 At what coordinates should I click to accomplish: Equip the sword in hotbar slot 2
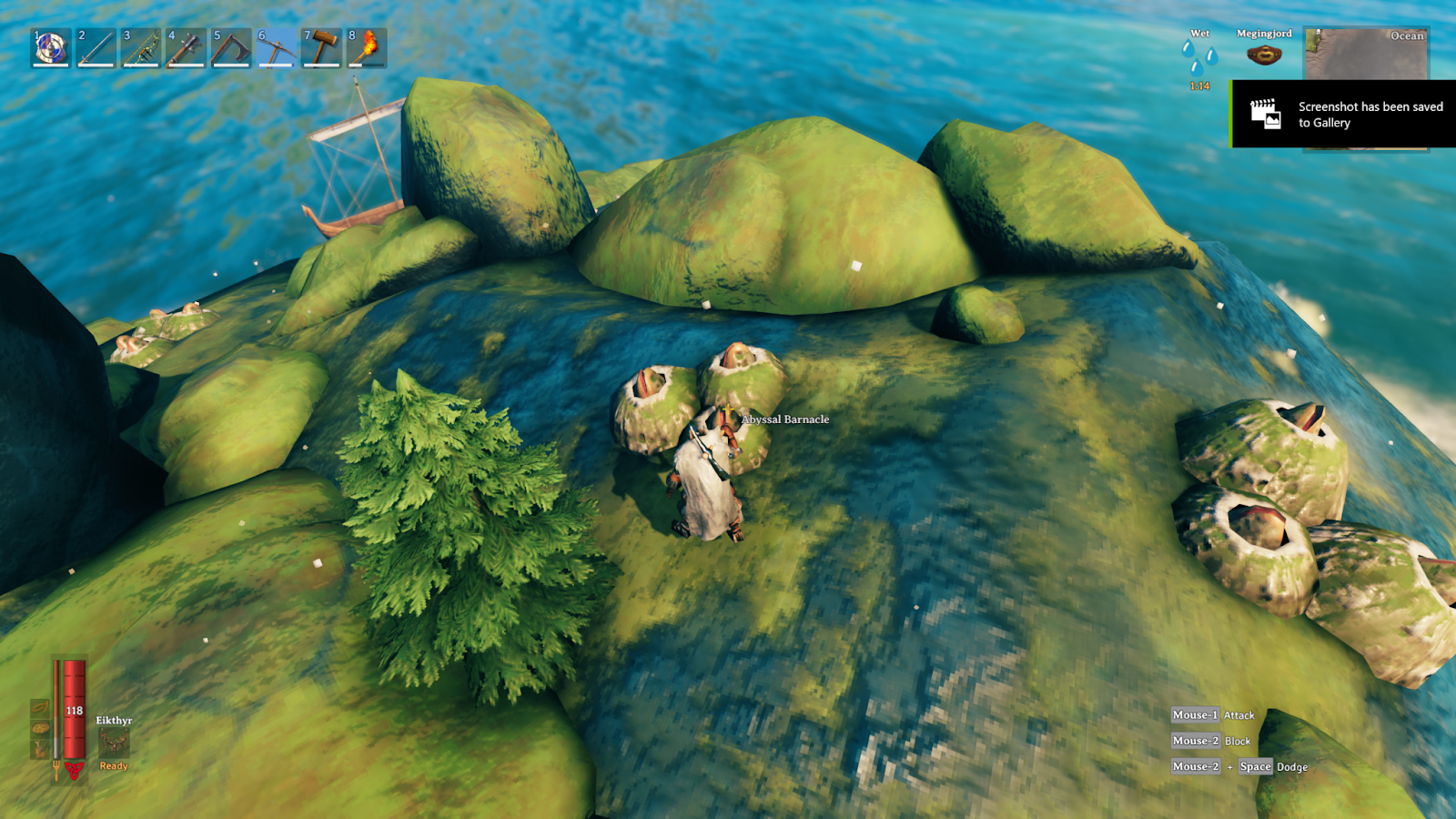pos(96,47)
